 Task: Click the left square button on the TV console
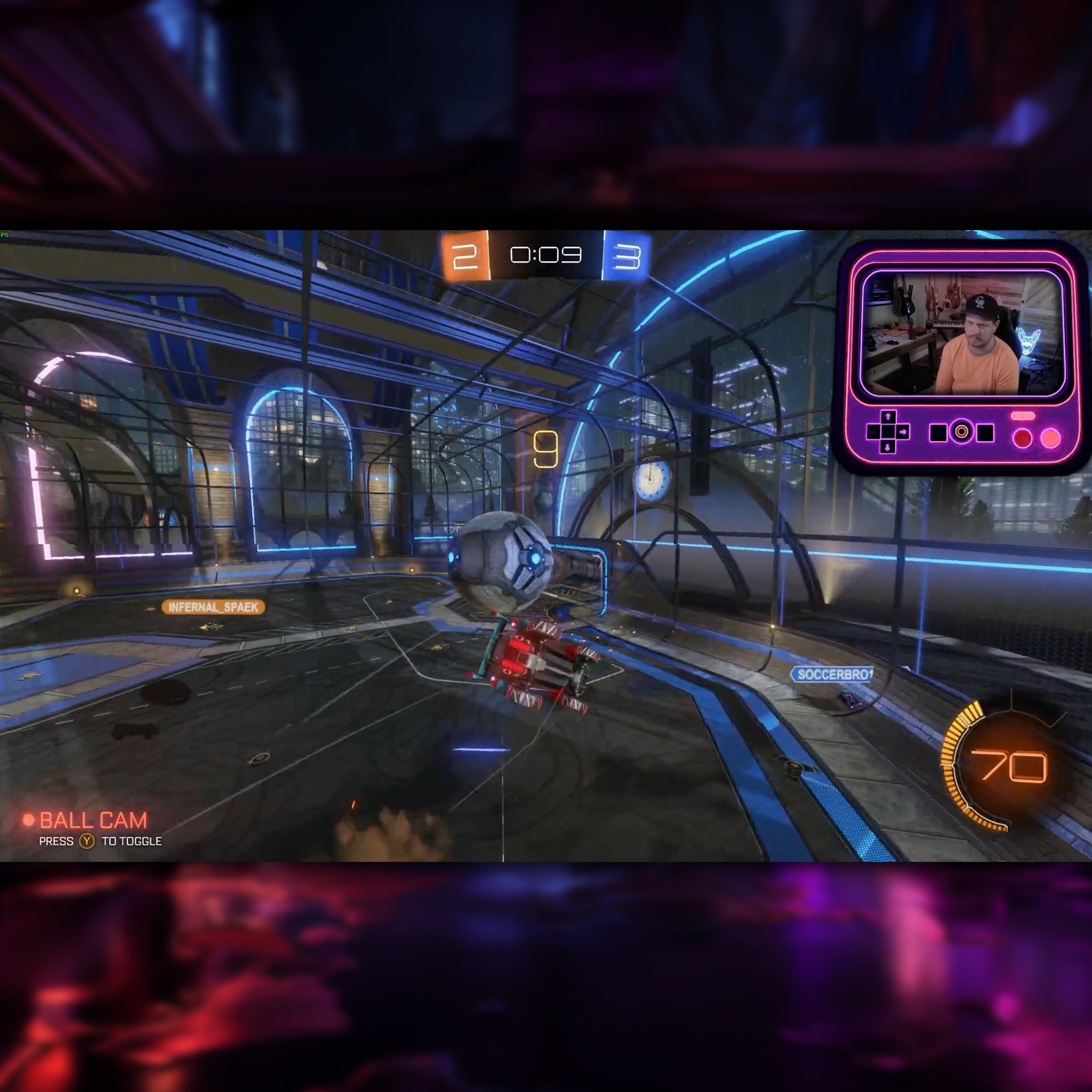click(x=939, y=432)
